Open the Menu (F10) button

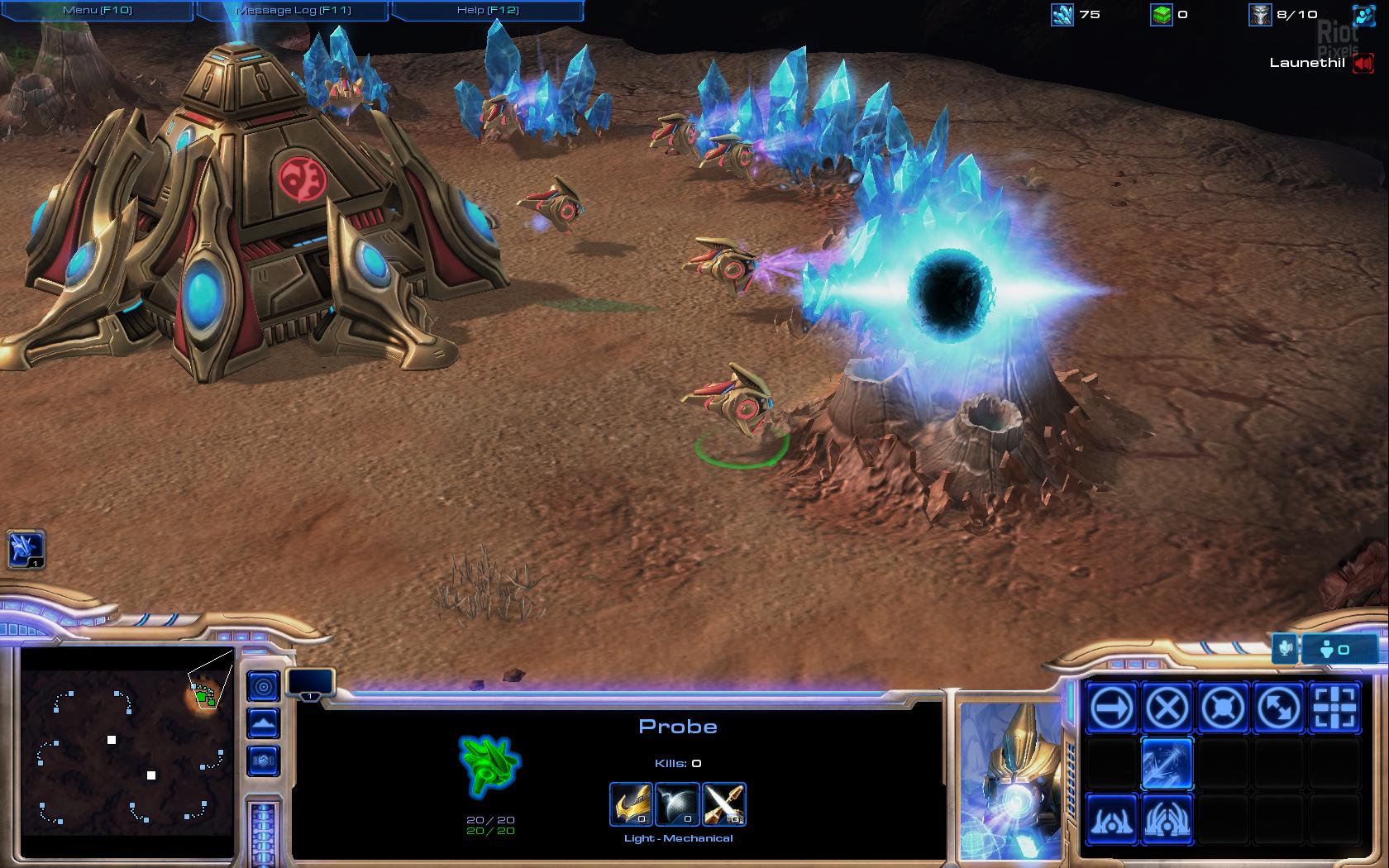click(98, 11)
